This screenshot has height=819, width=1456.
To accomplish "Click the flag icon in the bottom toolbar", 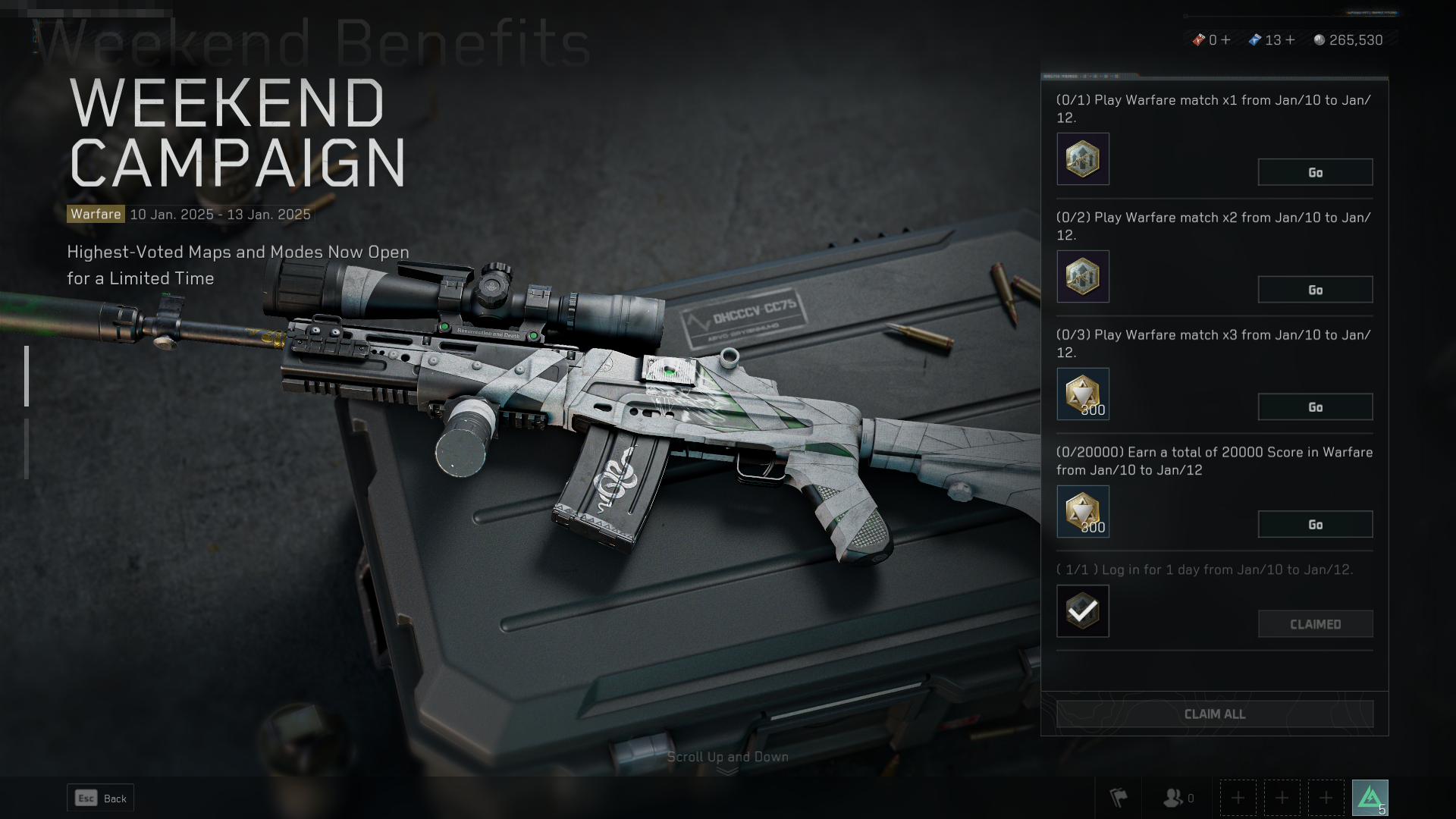I will pyautogui.click(x=1120, y=797).
